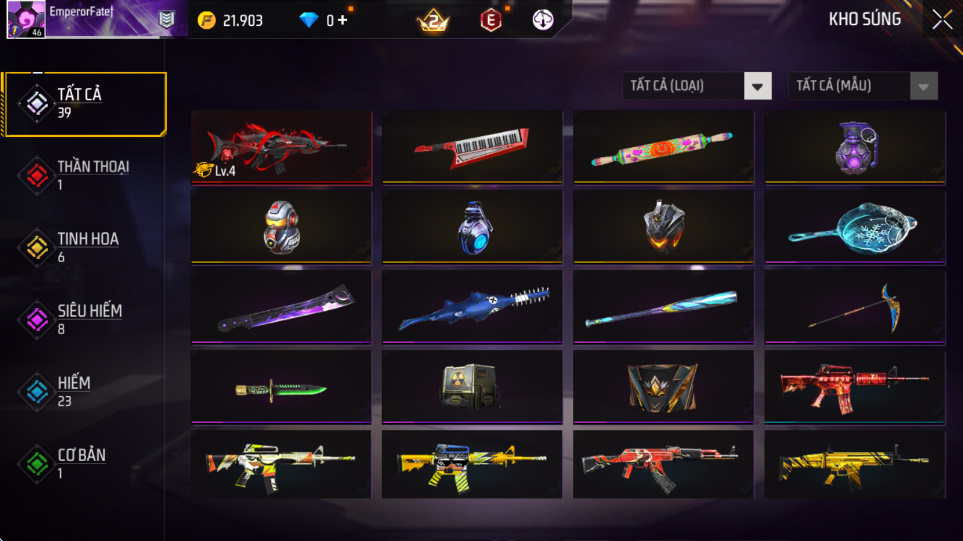Open the Siêu Hiếm rarity tab
This screenshot has width=963, height=541.
coord(84,319)
